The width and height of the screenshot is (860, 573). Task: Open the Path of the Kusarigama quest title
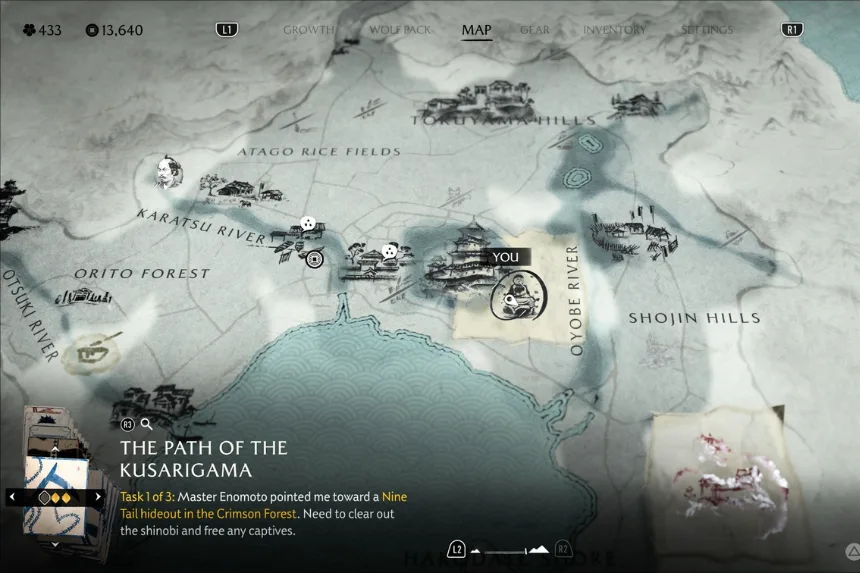[x=204, y=458]
